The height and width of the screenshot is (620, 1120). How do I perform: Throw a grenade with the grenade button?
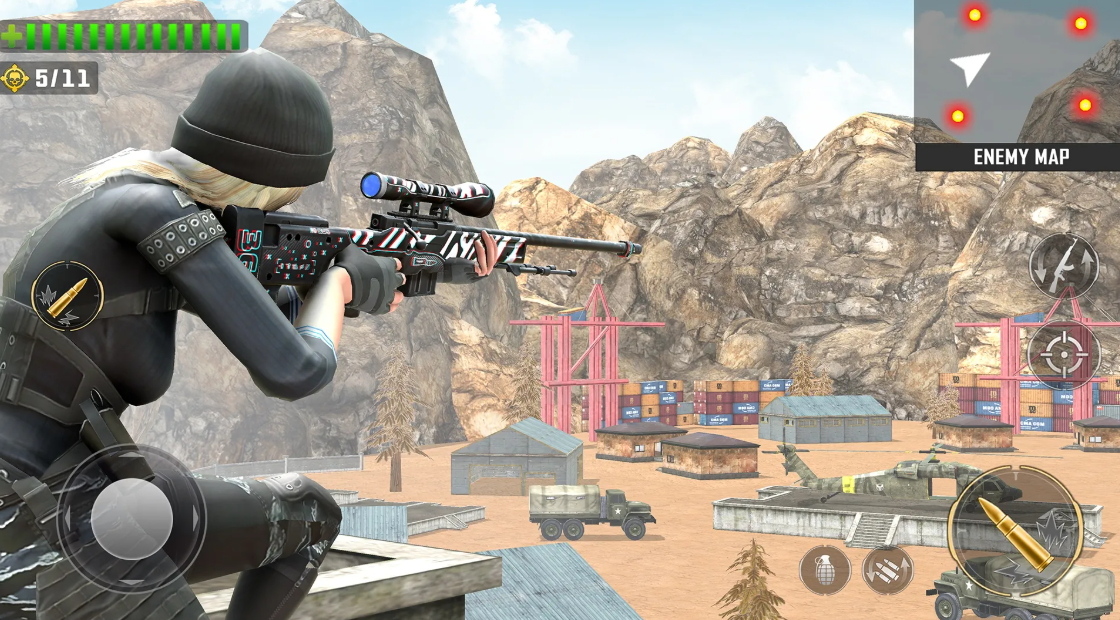(825, 570)
